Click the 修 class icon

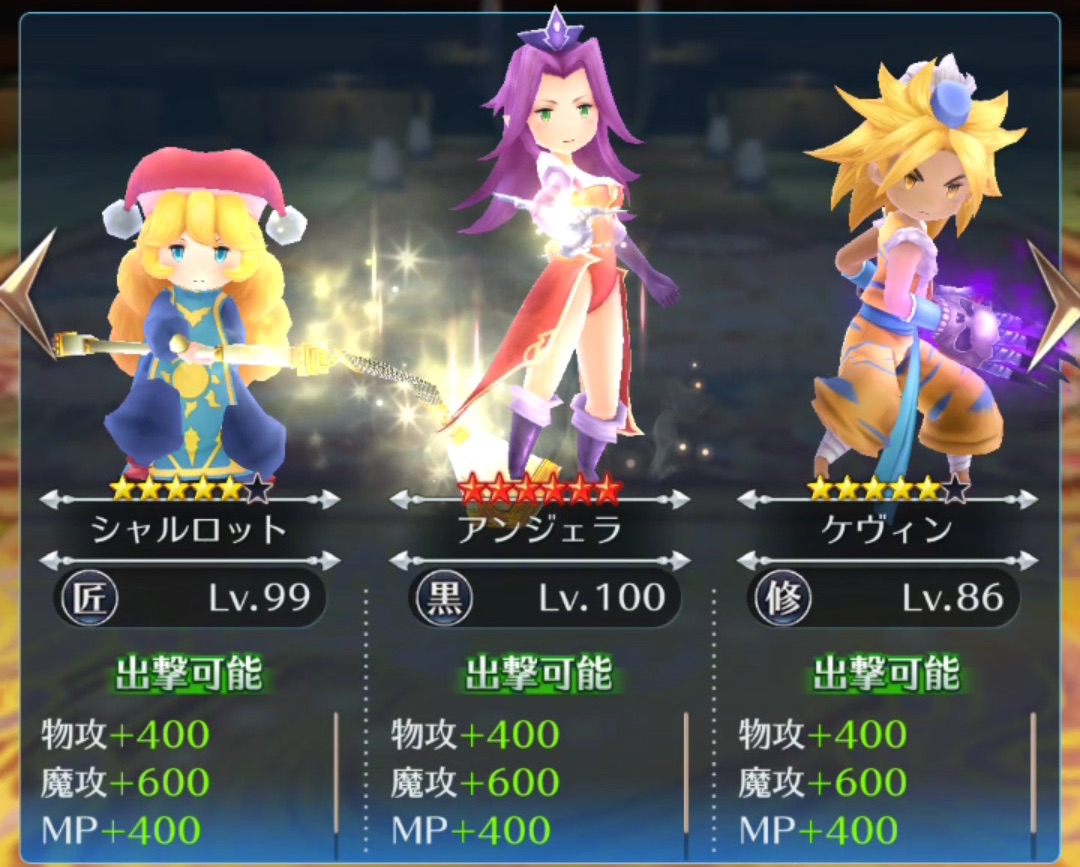tap(782, 599)
